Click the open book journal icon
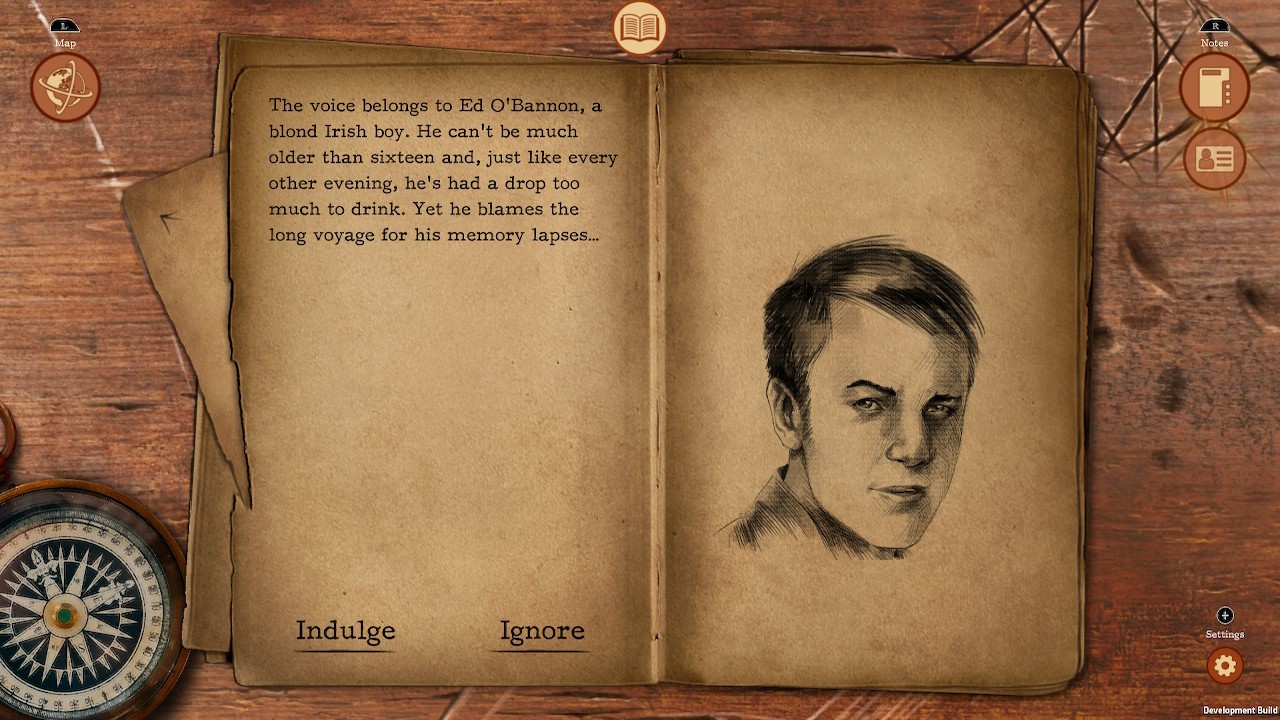This screenshot has height=720, width=1280. 639,28
